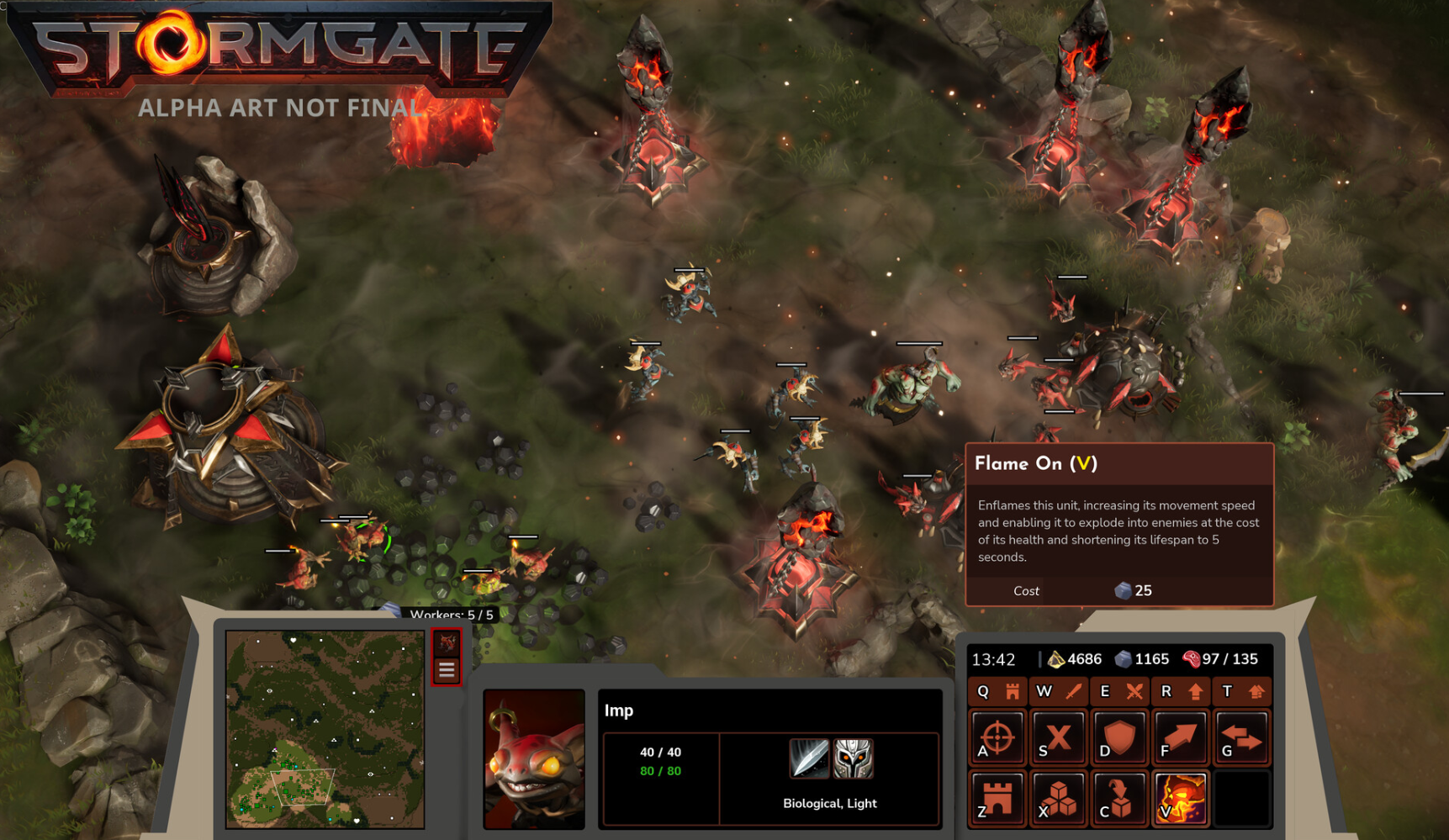Open the T house upgrade tab
This screenshot has width=1449, height=840.
(1241, 691)
